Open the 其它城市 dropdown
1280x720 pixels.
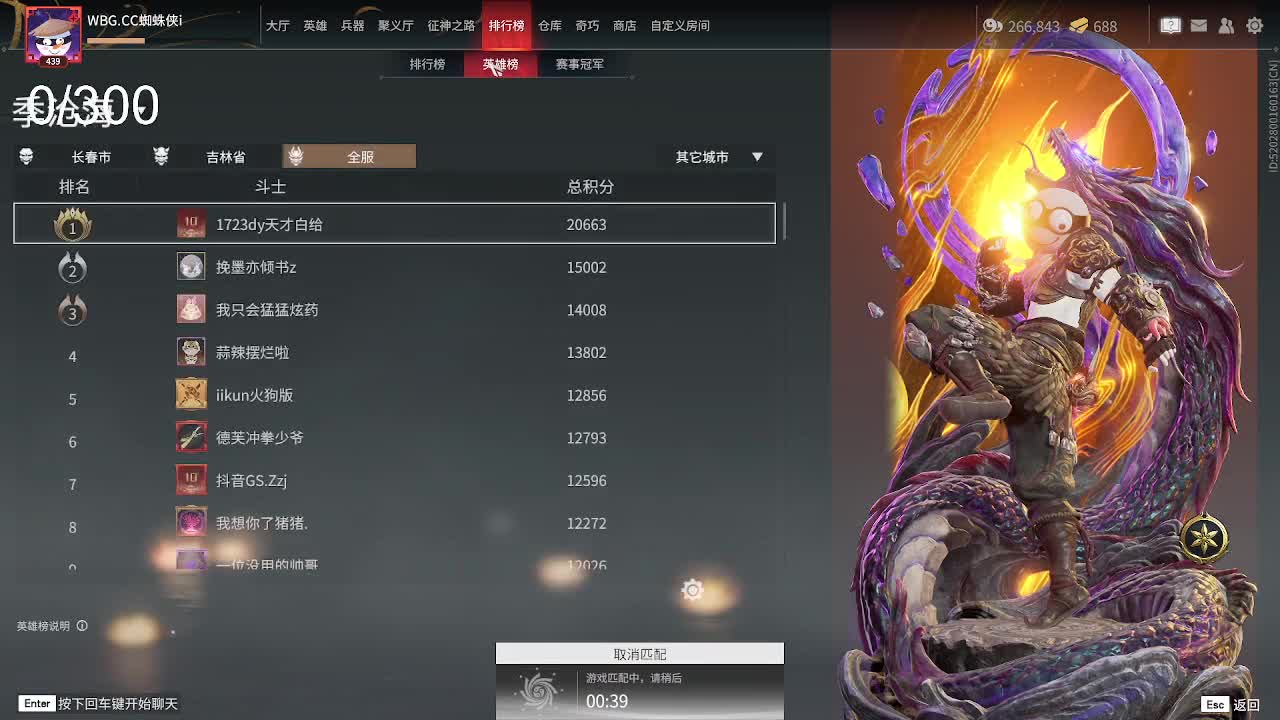[x=703, y=156]
